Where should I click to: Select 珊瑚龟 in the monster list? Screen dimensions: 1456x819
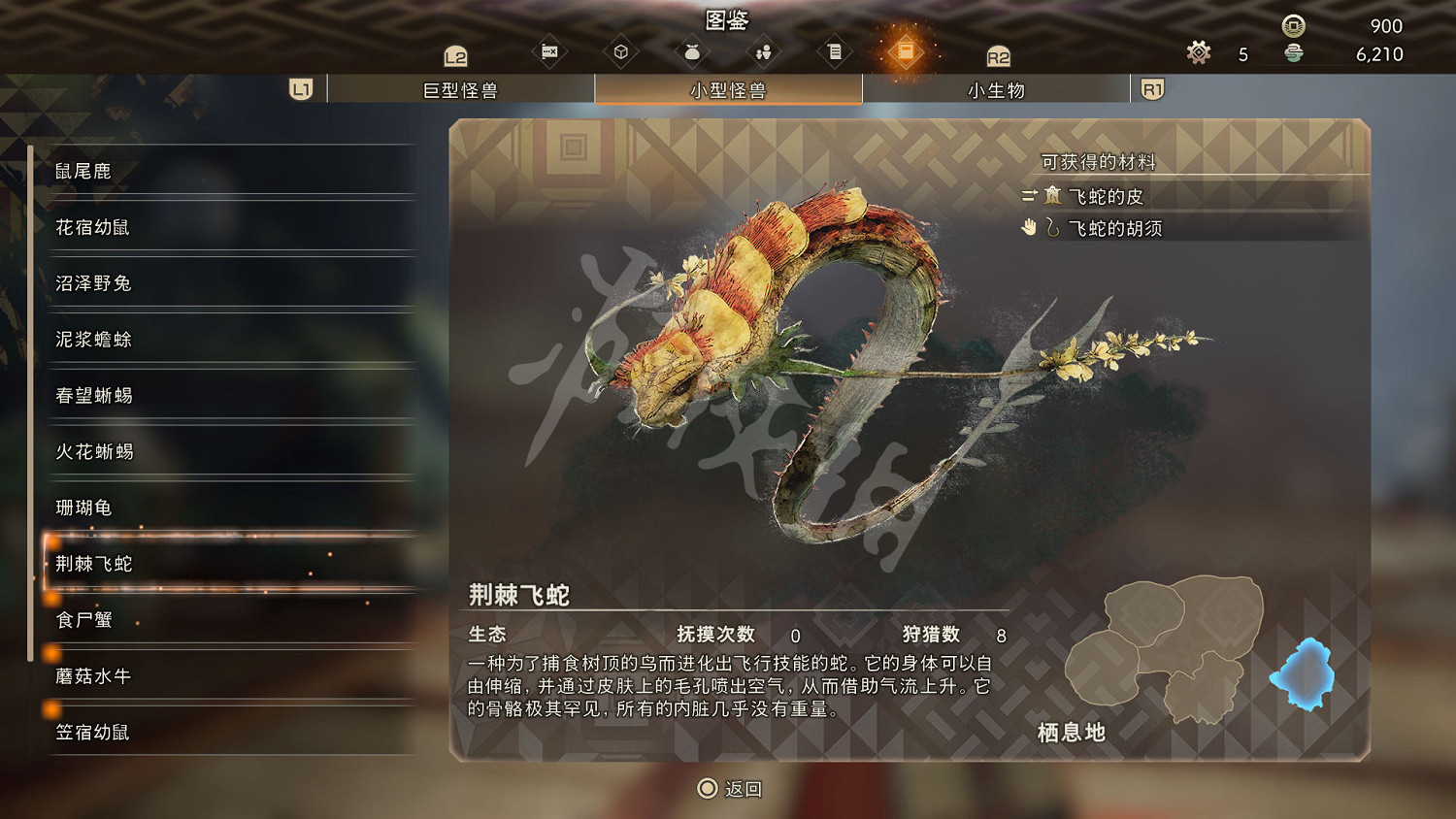tap(83, 508)
